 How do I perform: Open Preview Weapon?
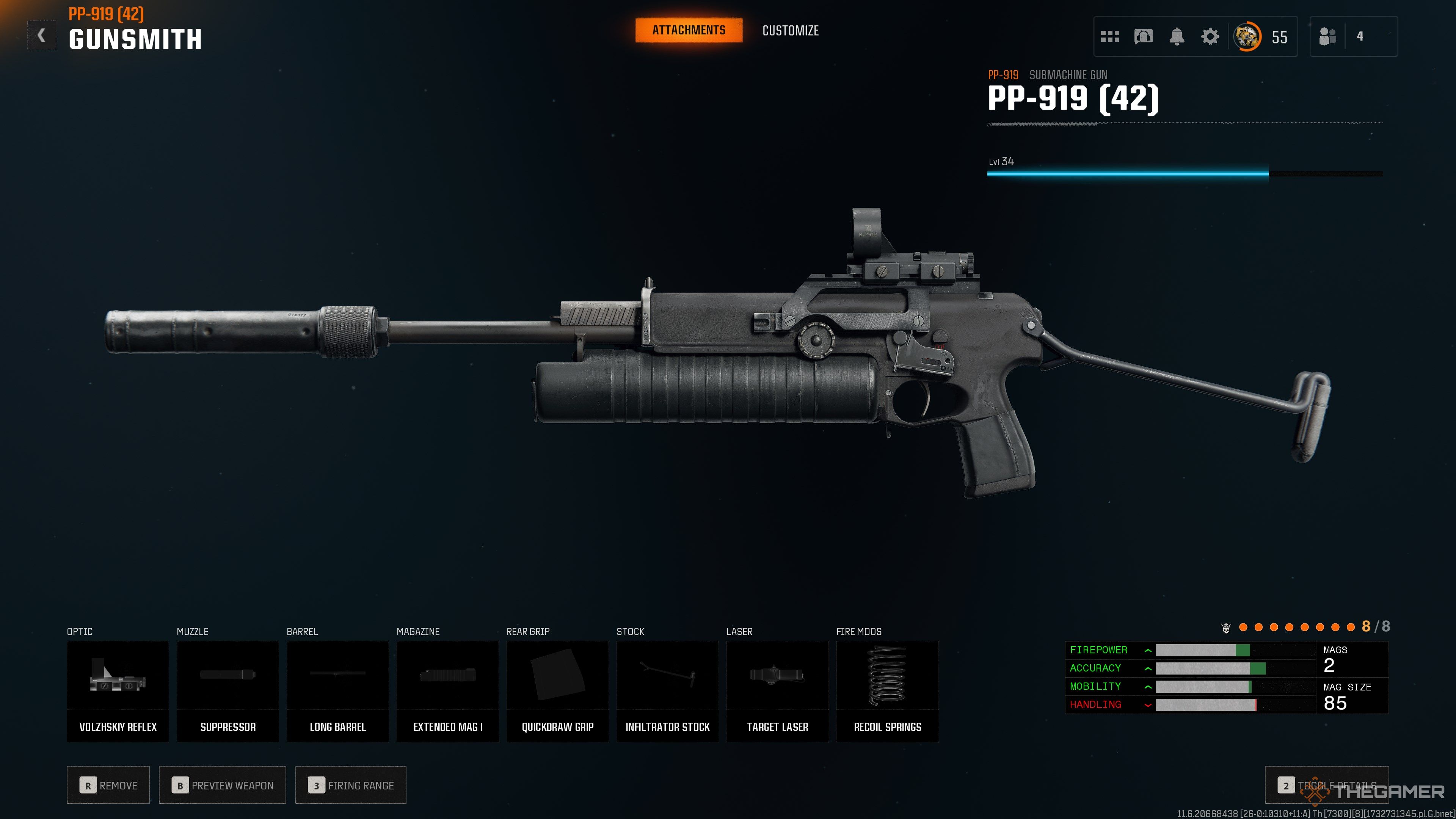[223, 785]
